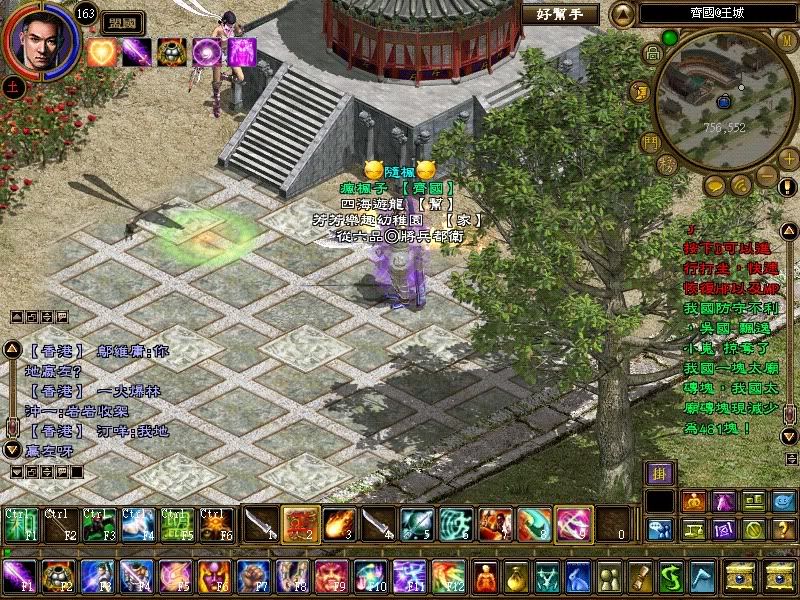Collapse the minimap with the arrow button
This screenshot has width=800, height=600.
pyautogui.click(x=623, y=14)
